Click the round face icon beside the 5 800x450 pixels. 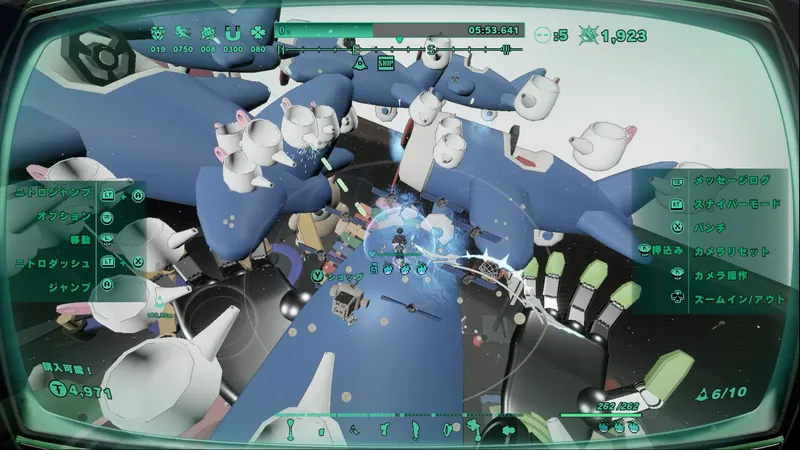pos(543,34)
